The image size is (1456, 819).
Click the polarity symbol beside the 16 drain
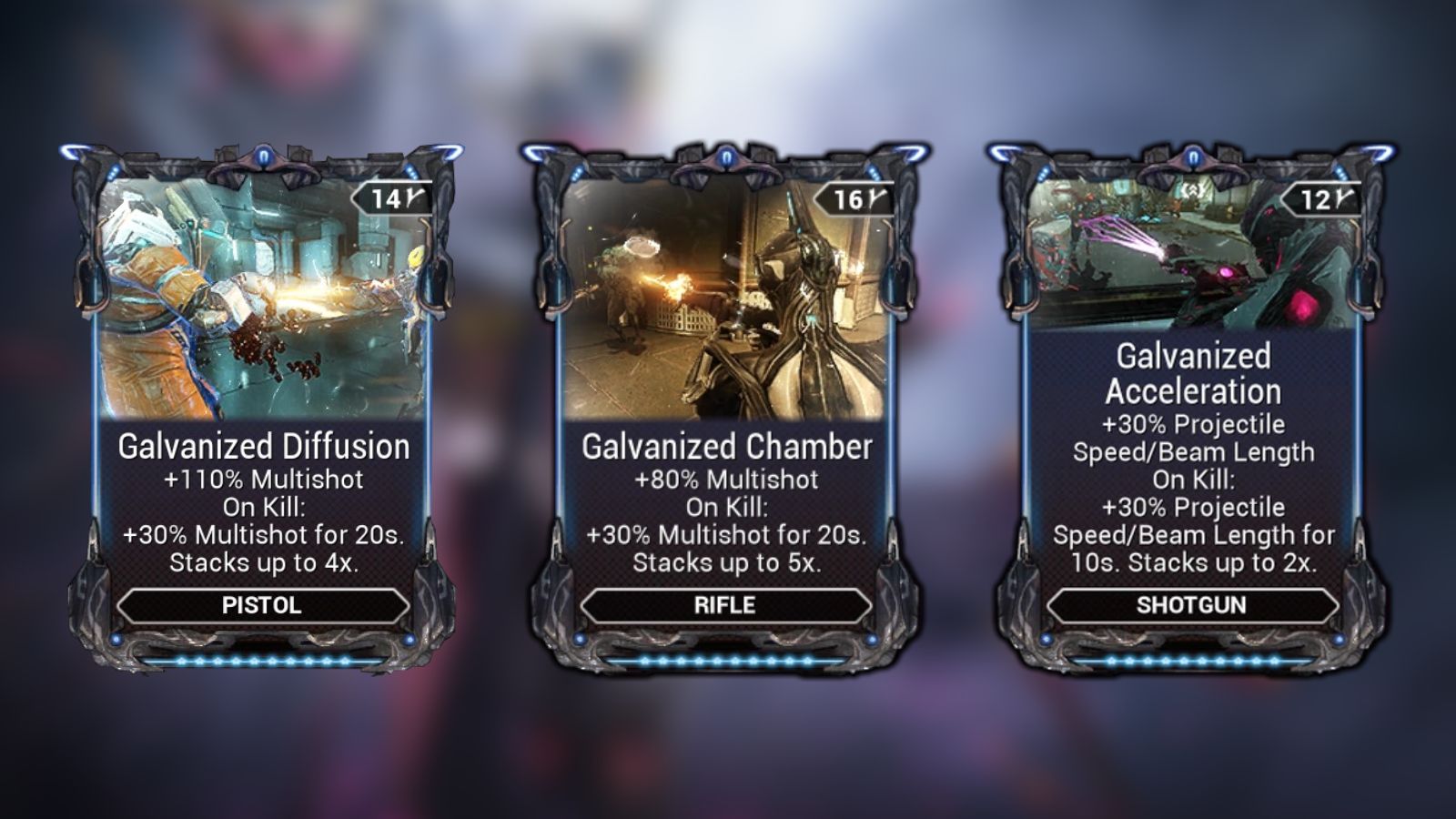tap(875, 198)
